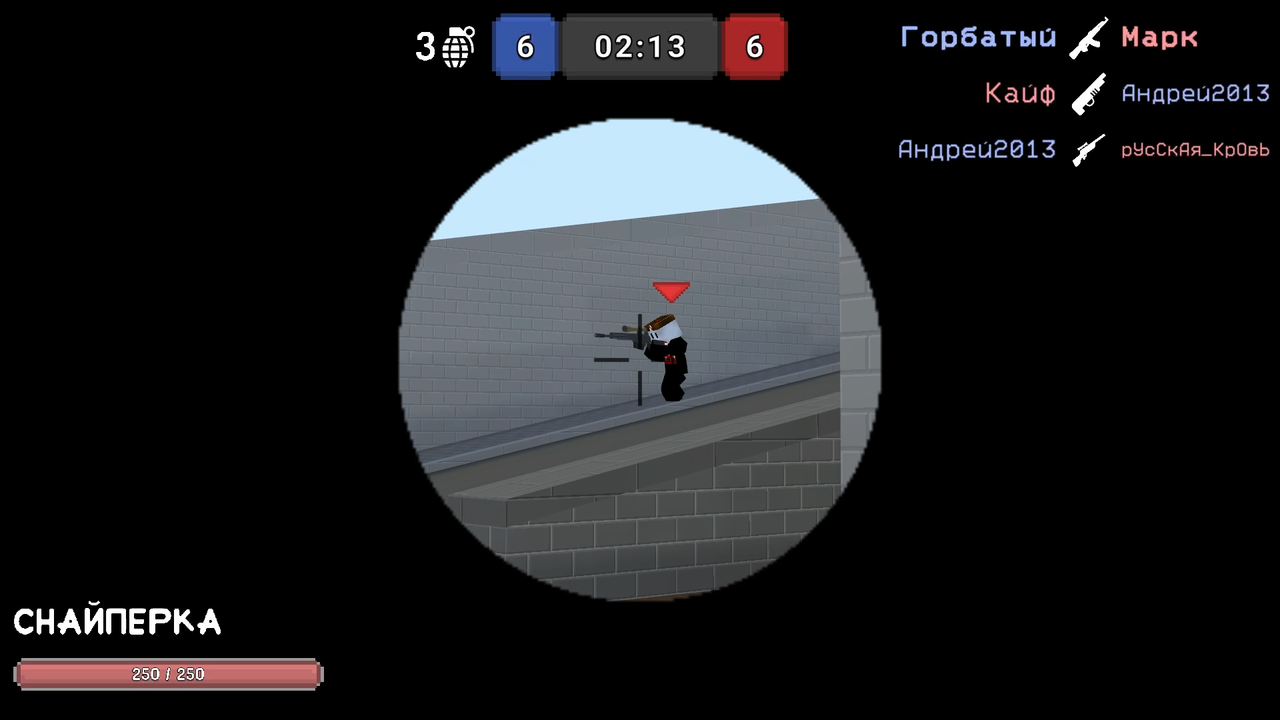This screenshot has height=720, width=1280.
Task: Click the blue team score badge
Action: tap(524, 47)
